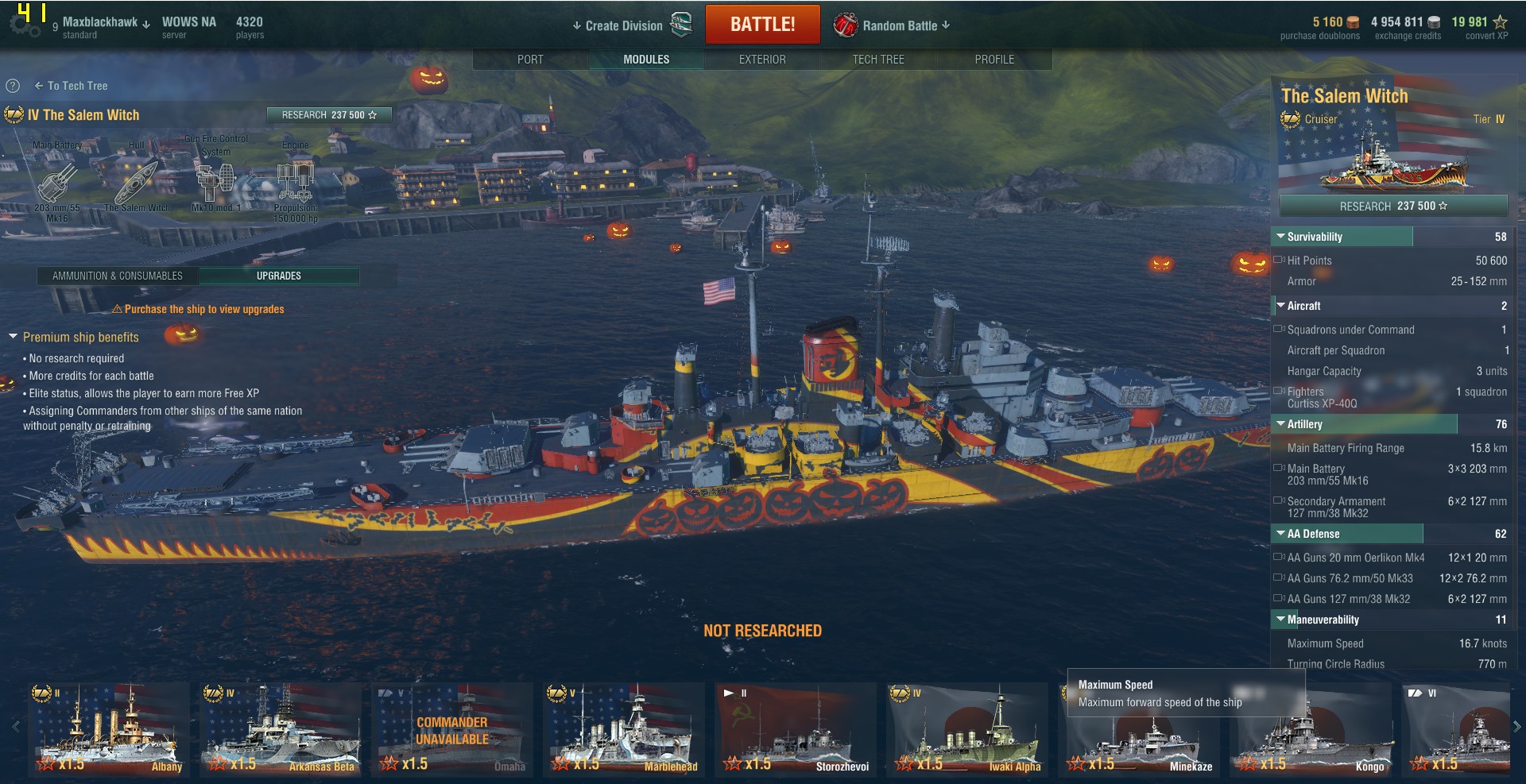The height and width of the screenshot is (784, 1526).
Task: Open the EXTERIOR tab
Action: [x=762, y=60]
